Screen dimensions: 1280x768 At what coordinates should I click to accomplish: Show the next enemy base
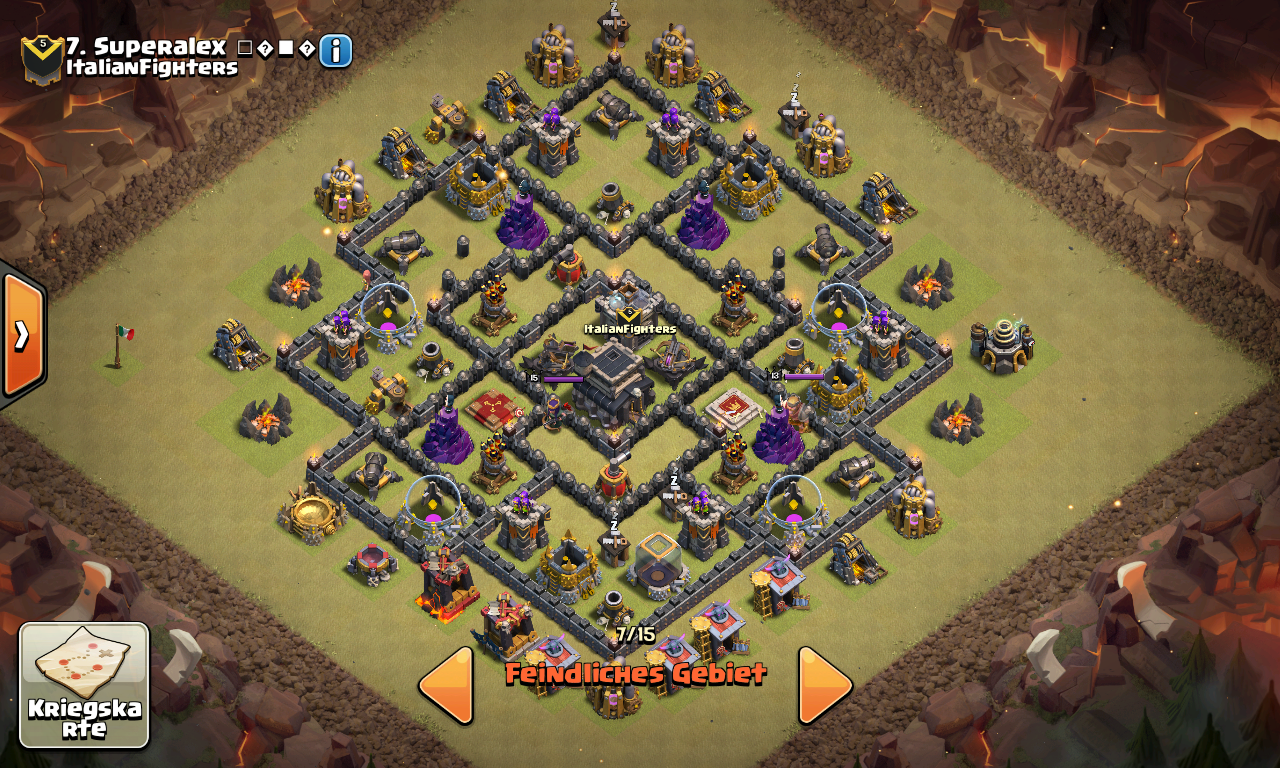click(825, 685)
